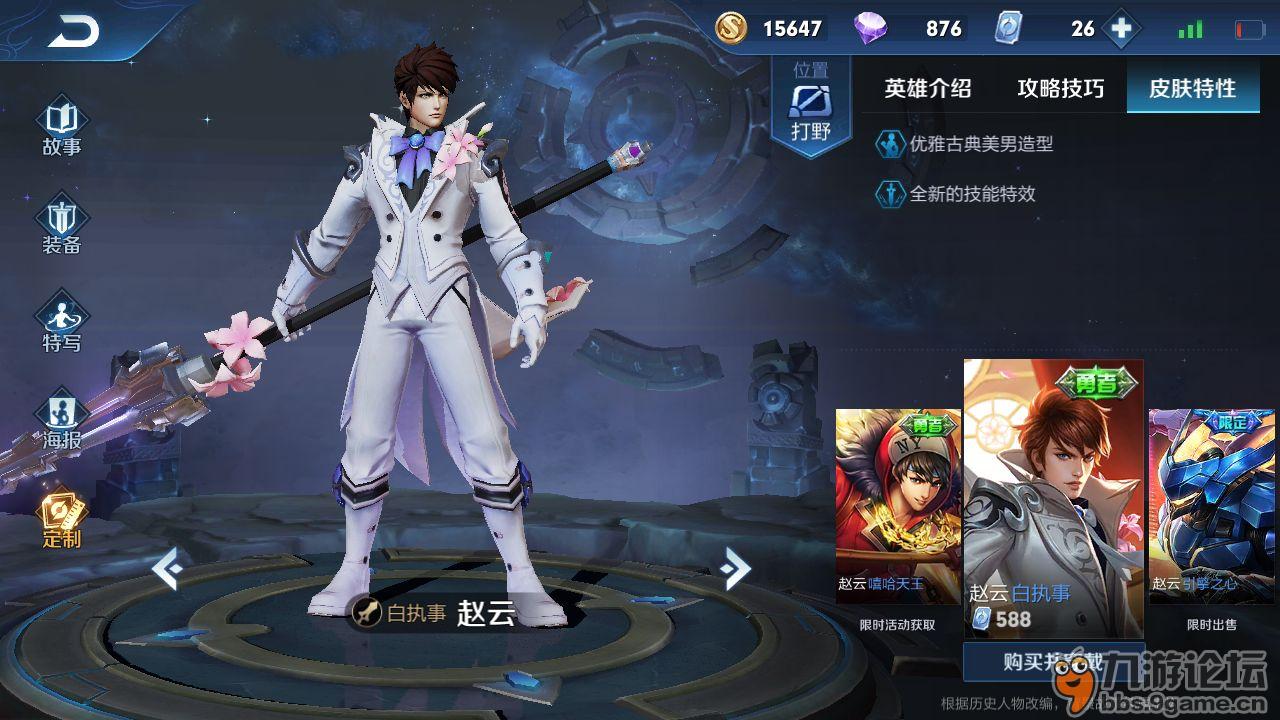Open the 故事 story section
This screenshot has width=1280, height=720.
[x=62, y=126]
